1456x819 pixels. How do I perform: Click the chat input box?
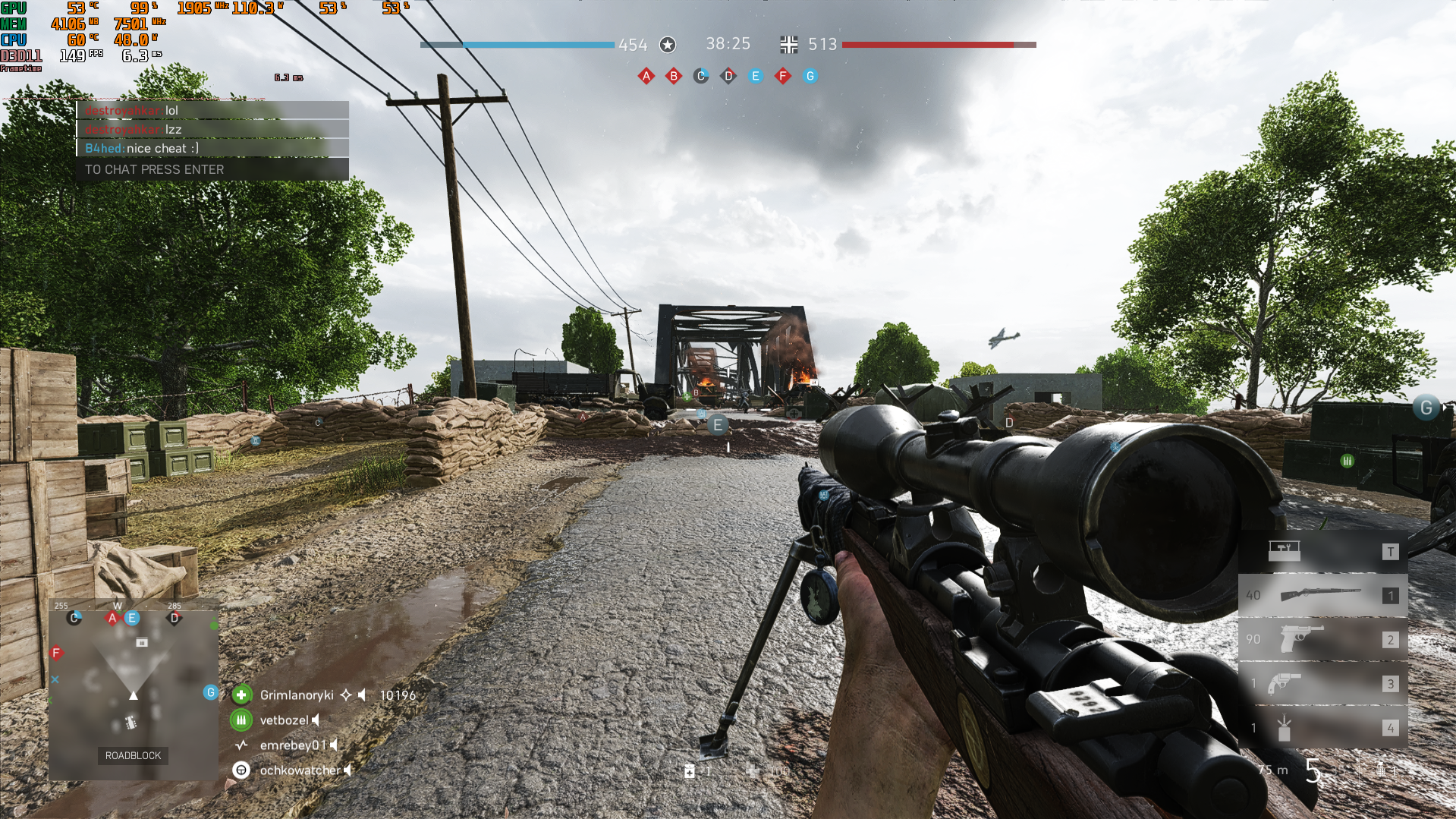212,169
